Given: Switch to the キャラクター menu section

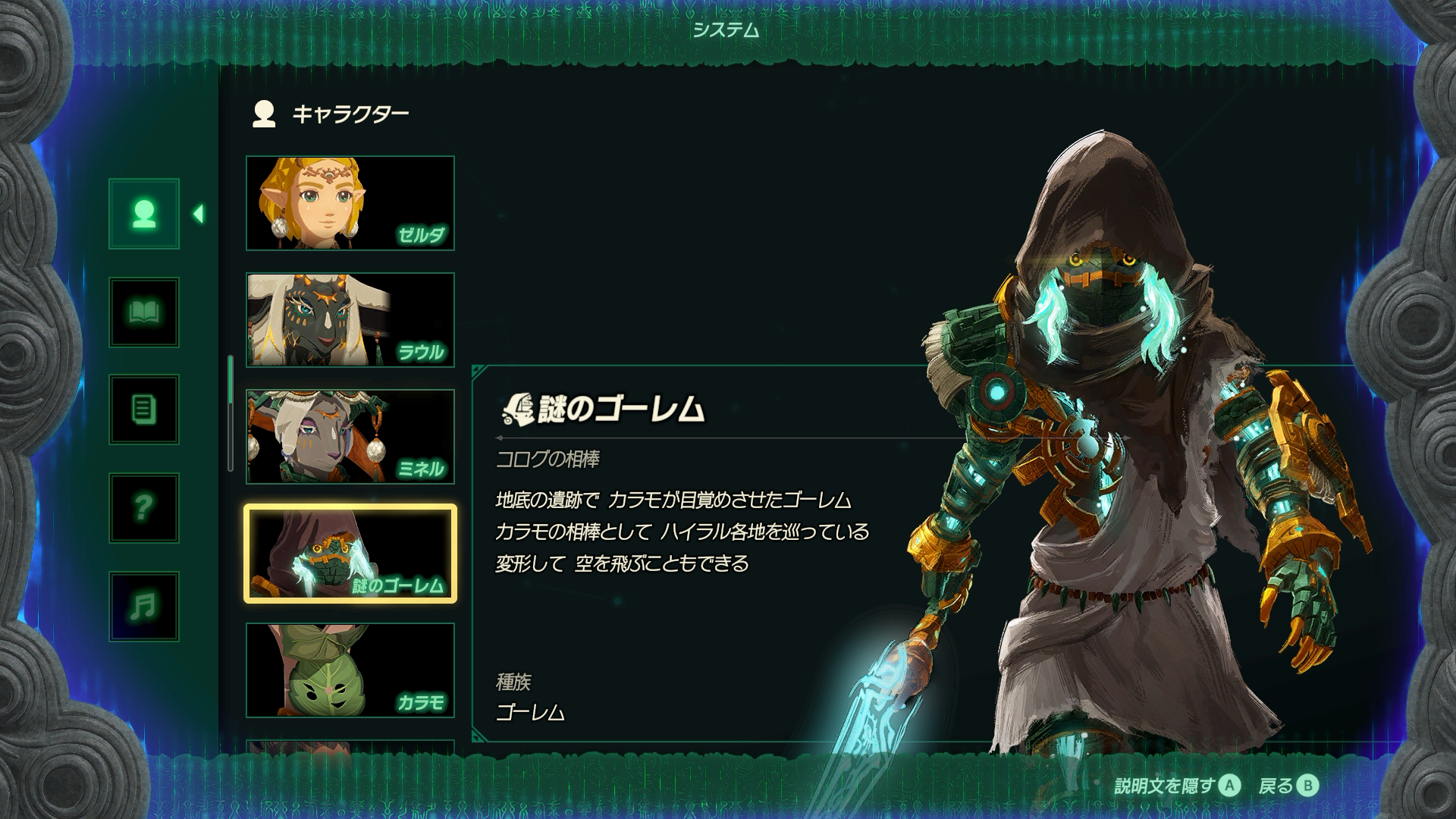Looking at the screenshot, I should (350, 112).
